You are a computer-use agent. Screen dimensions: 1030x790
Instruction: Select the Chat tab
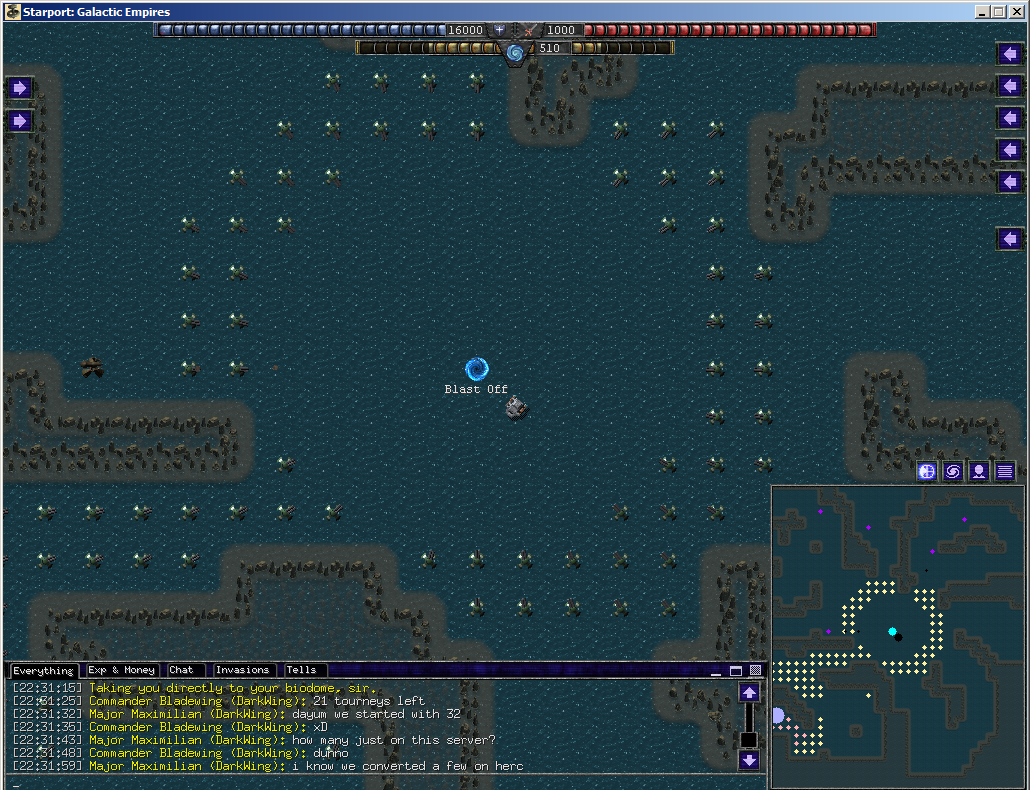coord(184,670)
